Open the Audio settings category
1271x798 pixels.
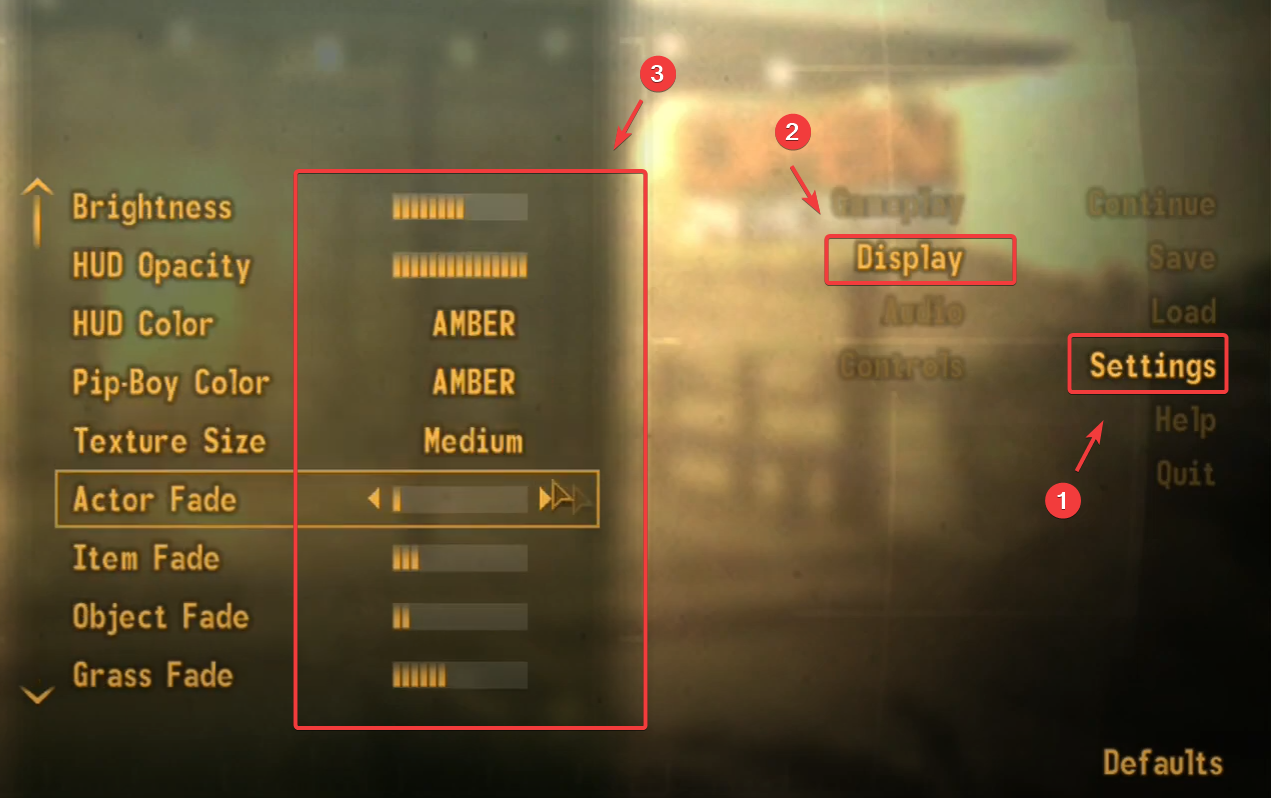922,313
